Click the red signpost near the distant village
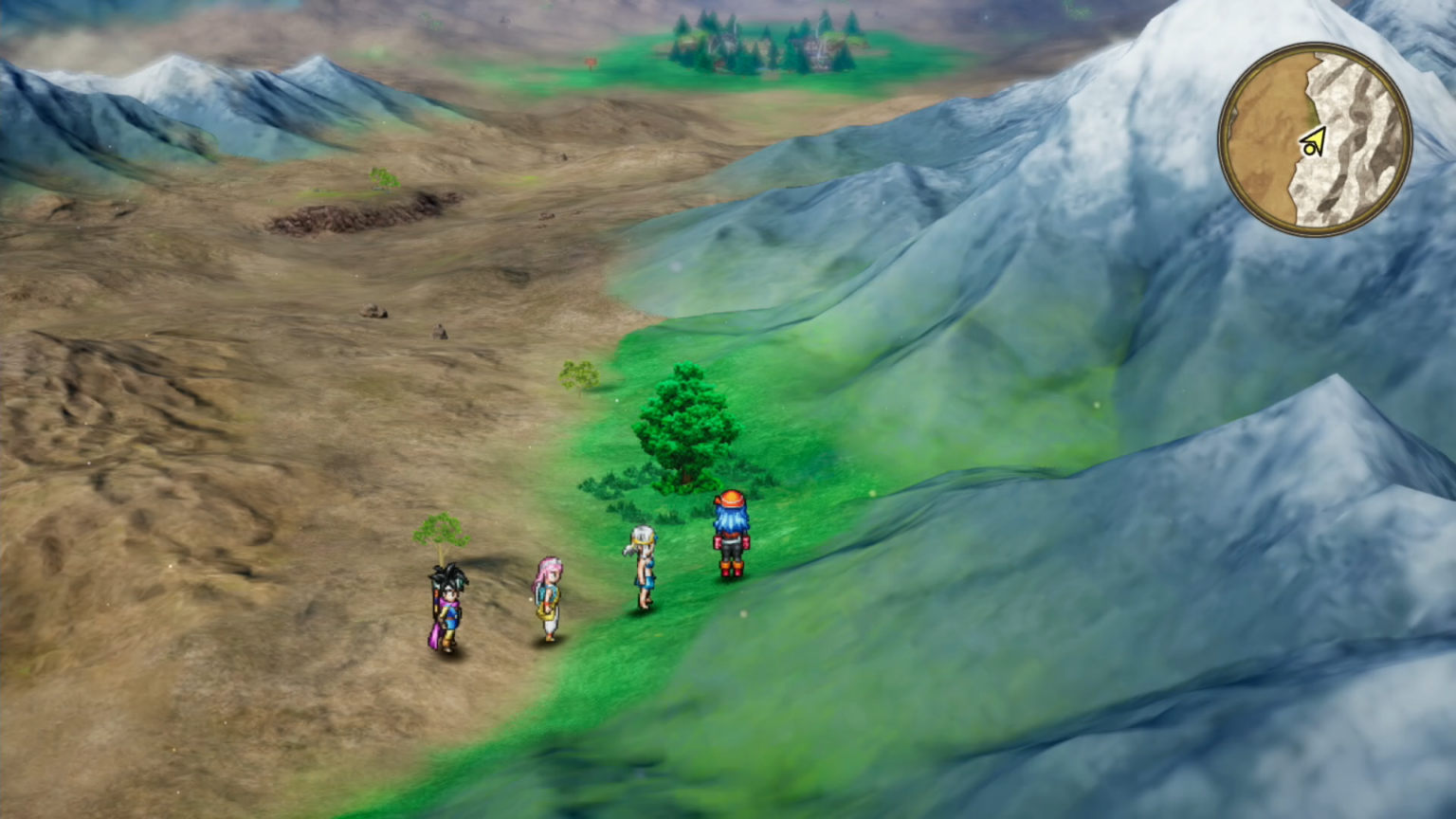Image resolution: width=1456 pixels, height=819 pixels. (x=591, y=62)
